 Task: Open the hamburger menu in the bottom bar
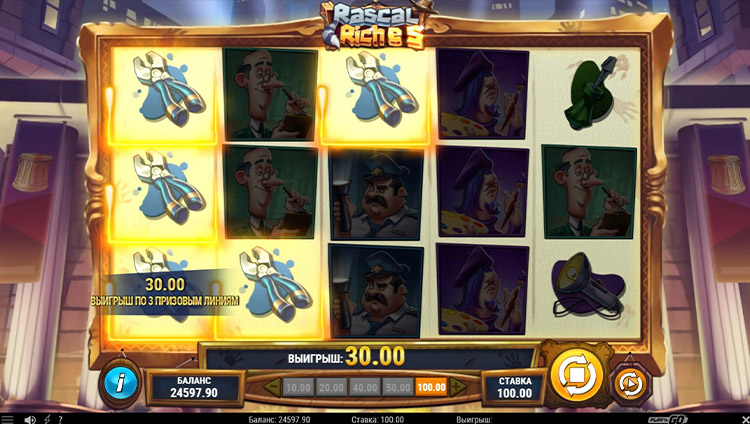pyautogui.click(x=8, y=418)
